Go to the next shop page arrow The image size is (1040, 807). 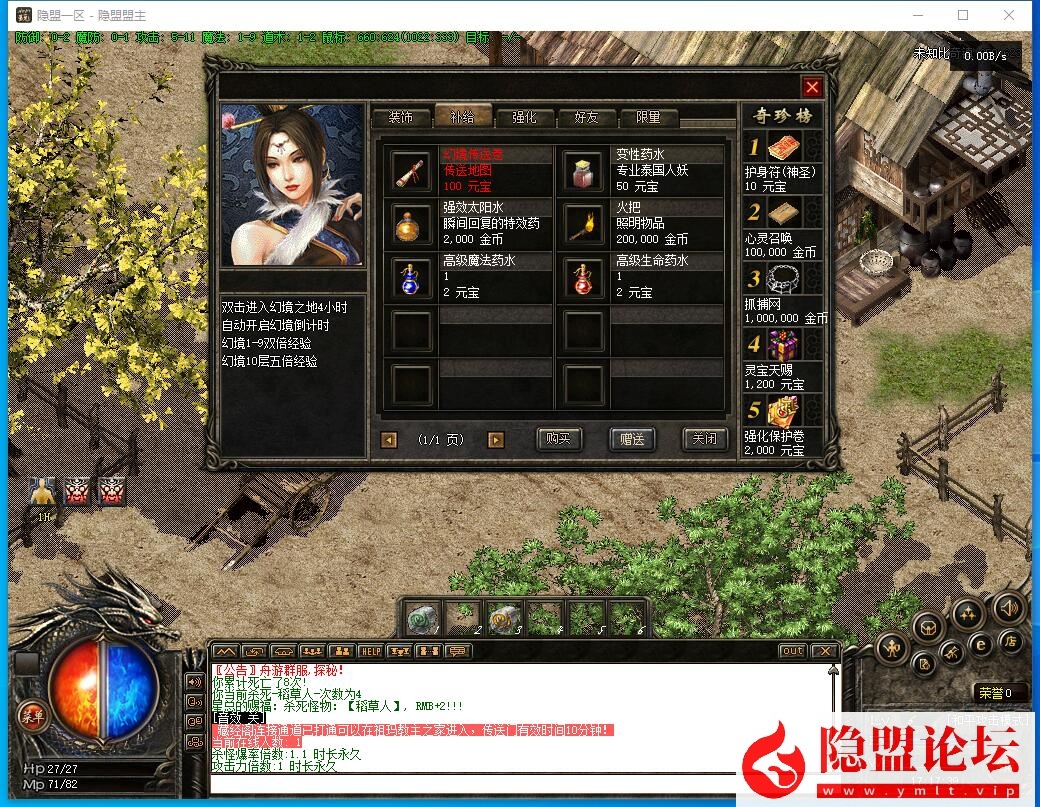tap(496, 440)
